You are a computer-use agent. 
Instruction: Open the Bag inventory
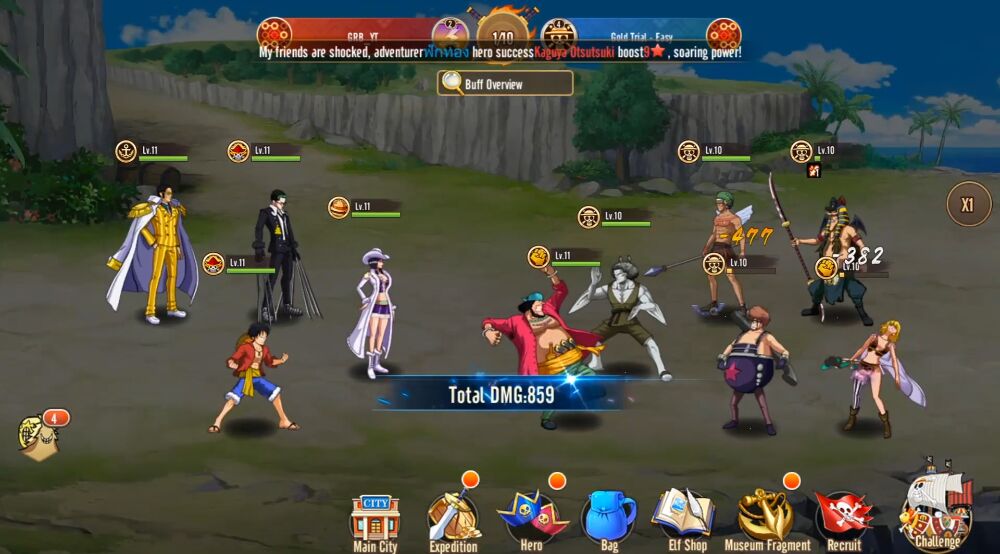pyautogui.click(x=608, y=516)
